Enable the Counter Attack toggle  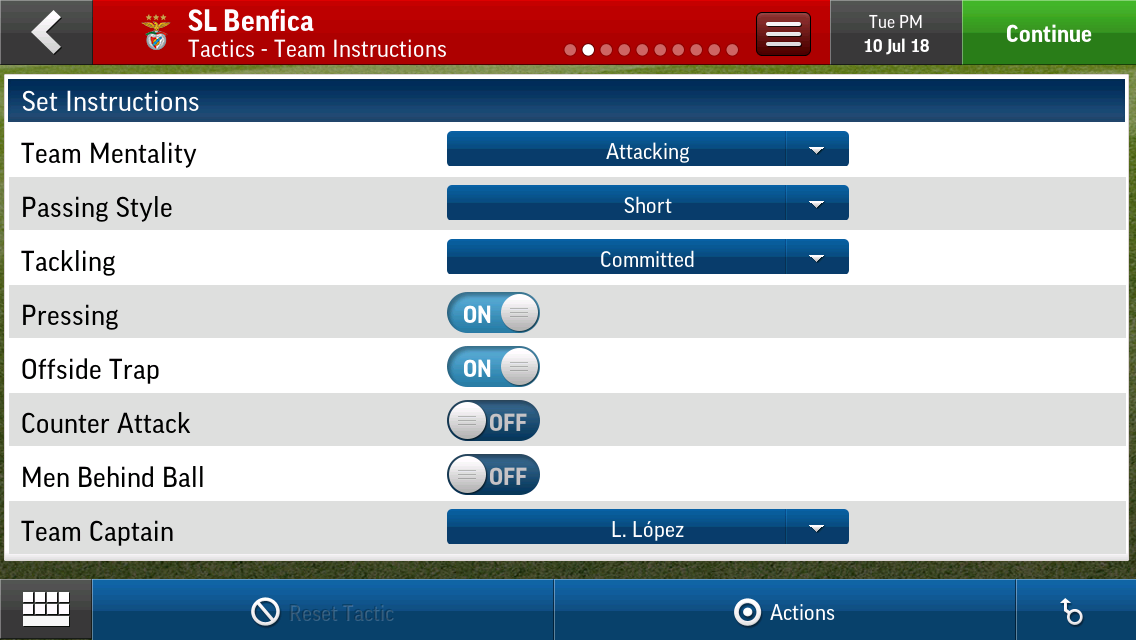[493, 422]
